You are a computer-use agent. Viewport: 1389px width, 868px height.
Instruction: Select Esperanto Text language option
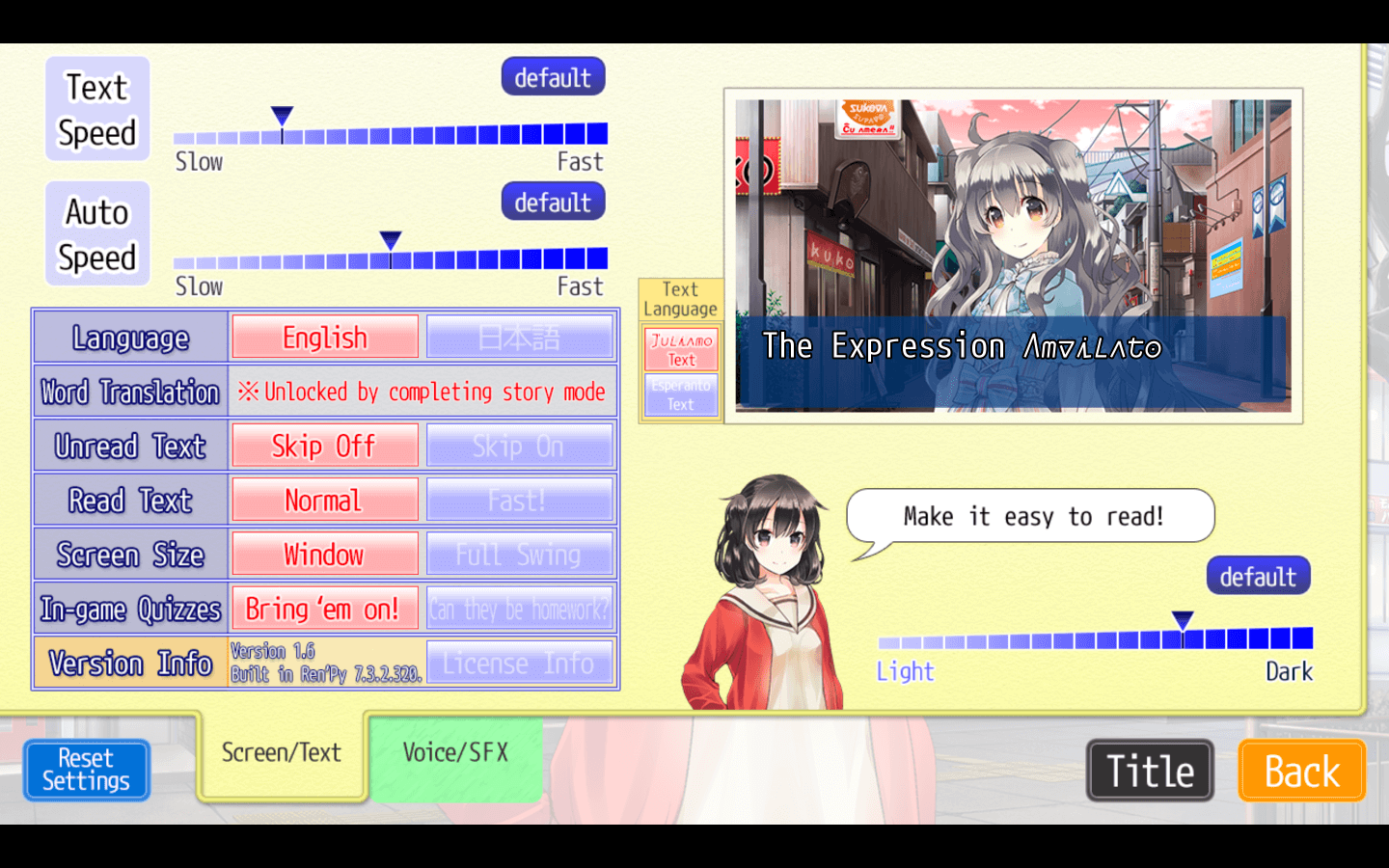tap(681, 394)
